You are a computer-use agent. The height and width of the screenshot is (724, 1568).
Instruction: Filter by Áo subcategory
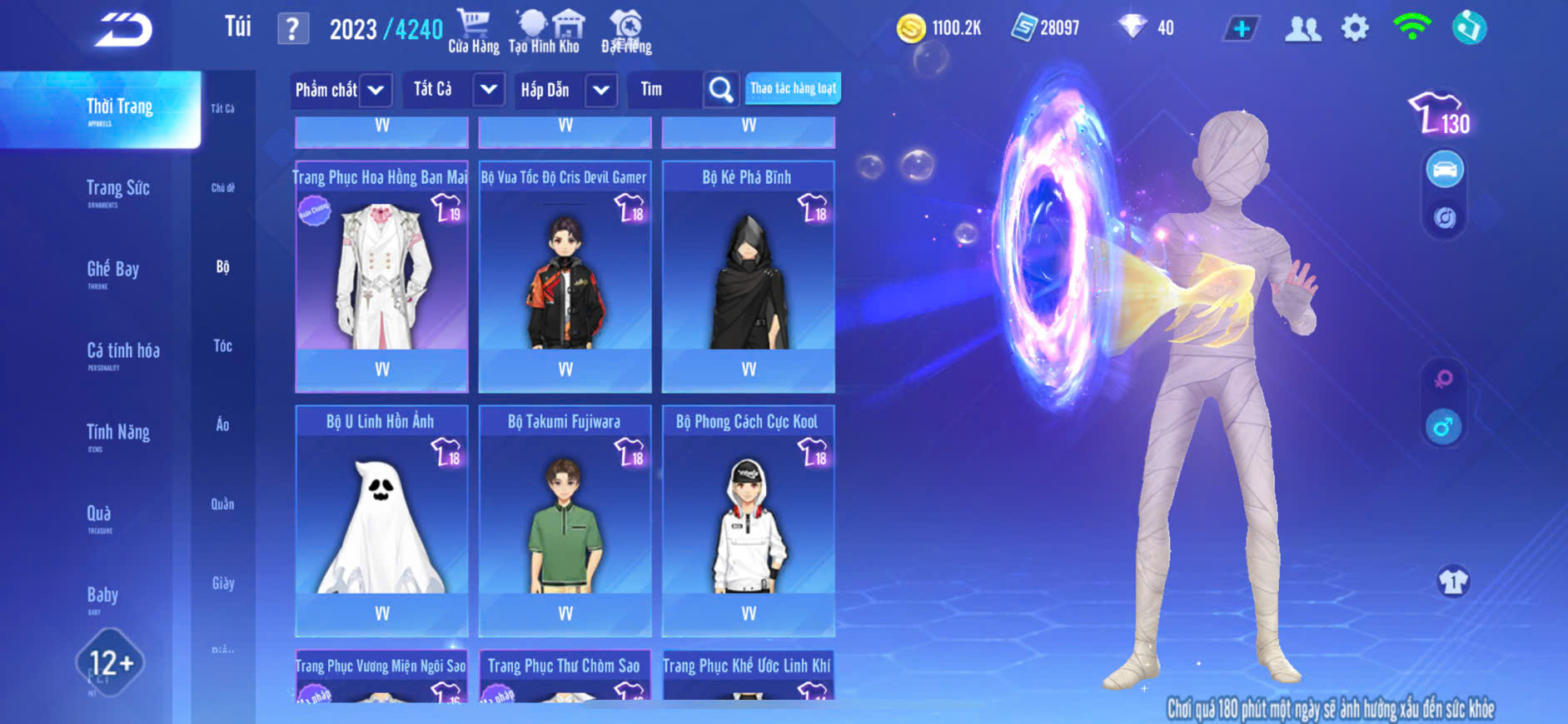click(222, 424)
